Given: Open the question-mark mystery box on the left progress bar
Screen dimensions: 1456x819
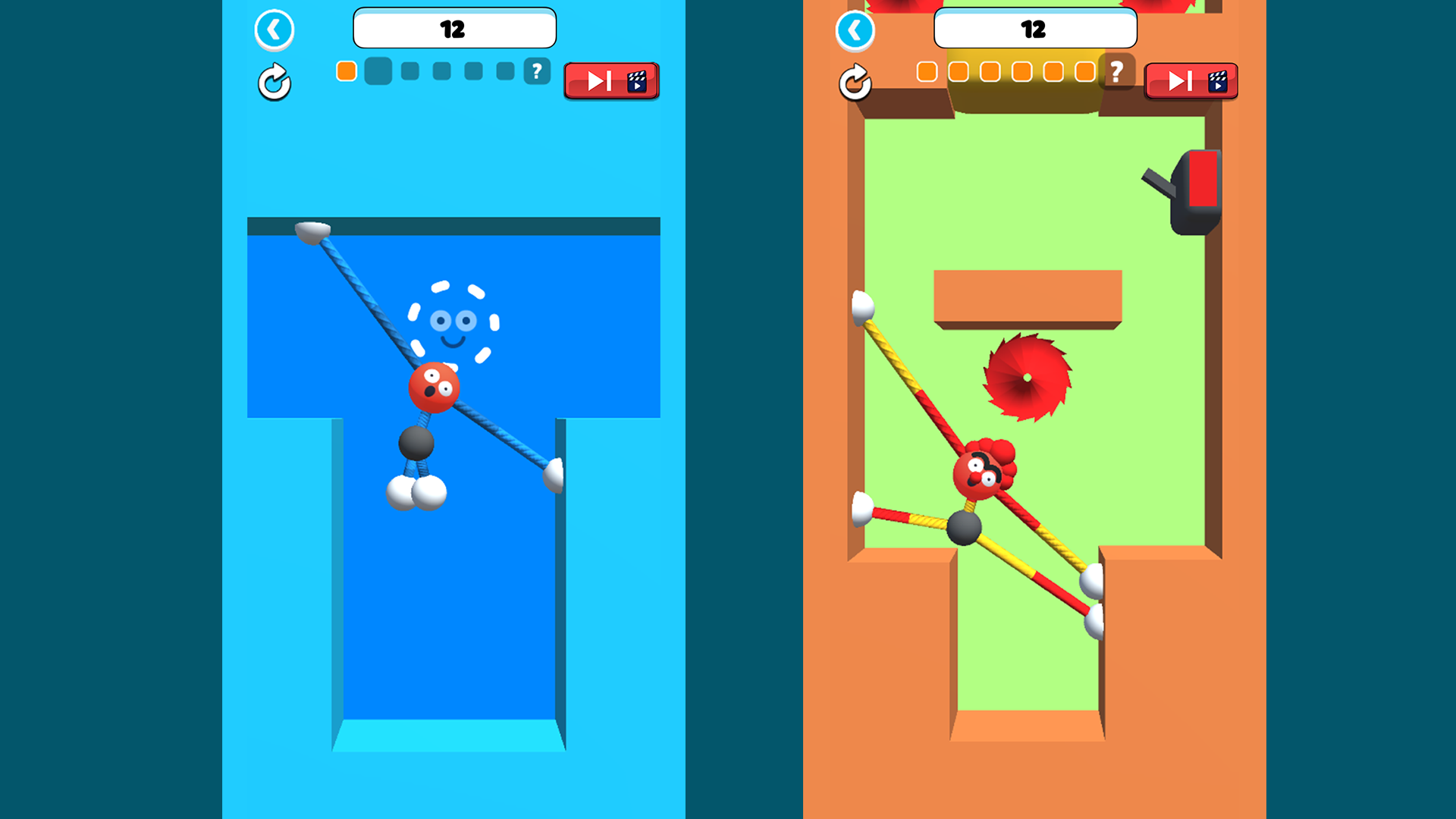Looking at the screenshot, I should (x=536, y=72).
